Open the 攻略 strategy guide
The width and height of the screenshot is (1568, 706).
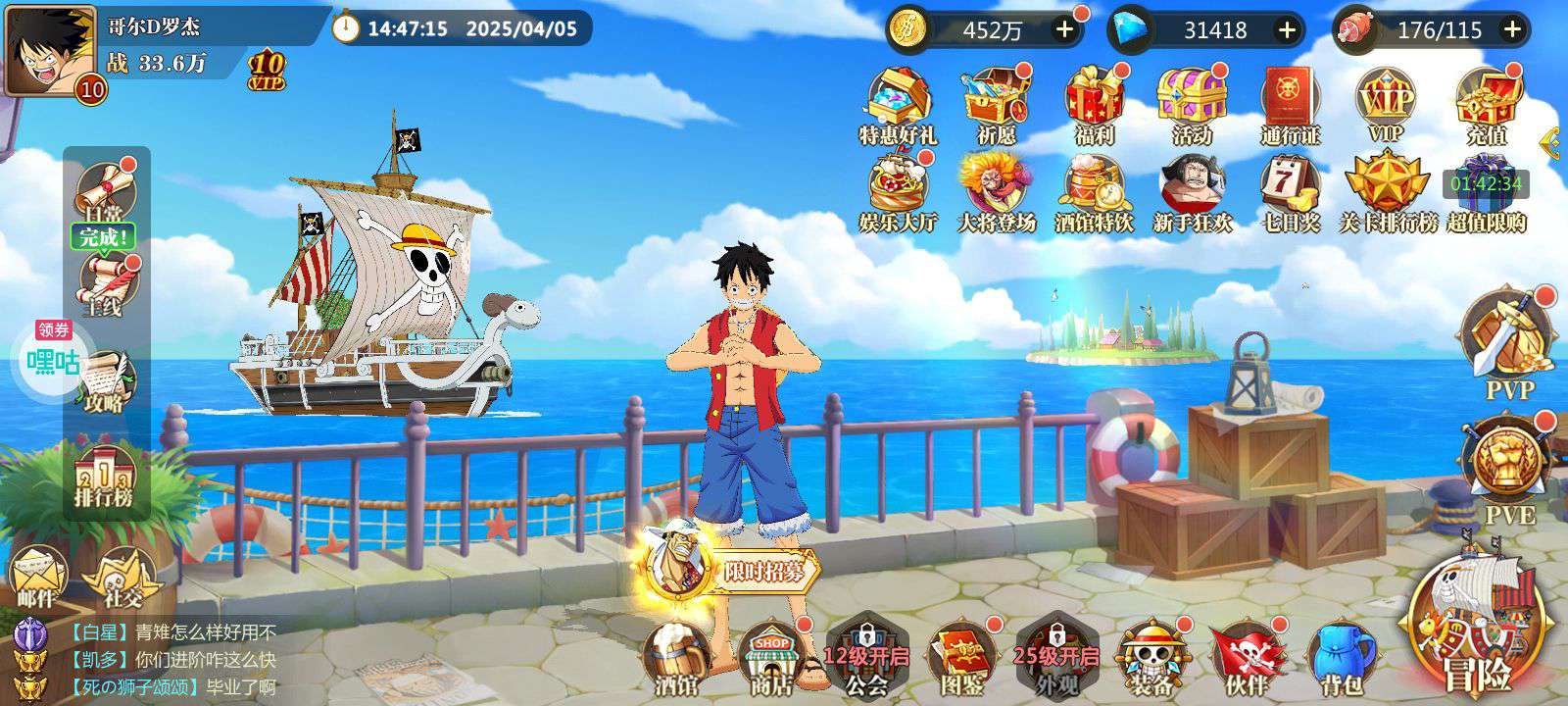click(x=104, y=380)
